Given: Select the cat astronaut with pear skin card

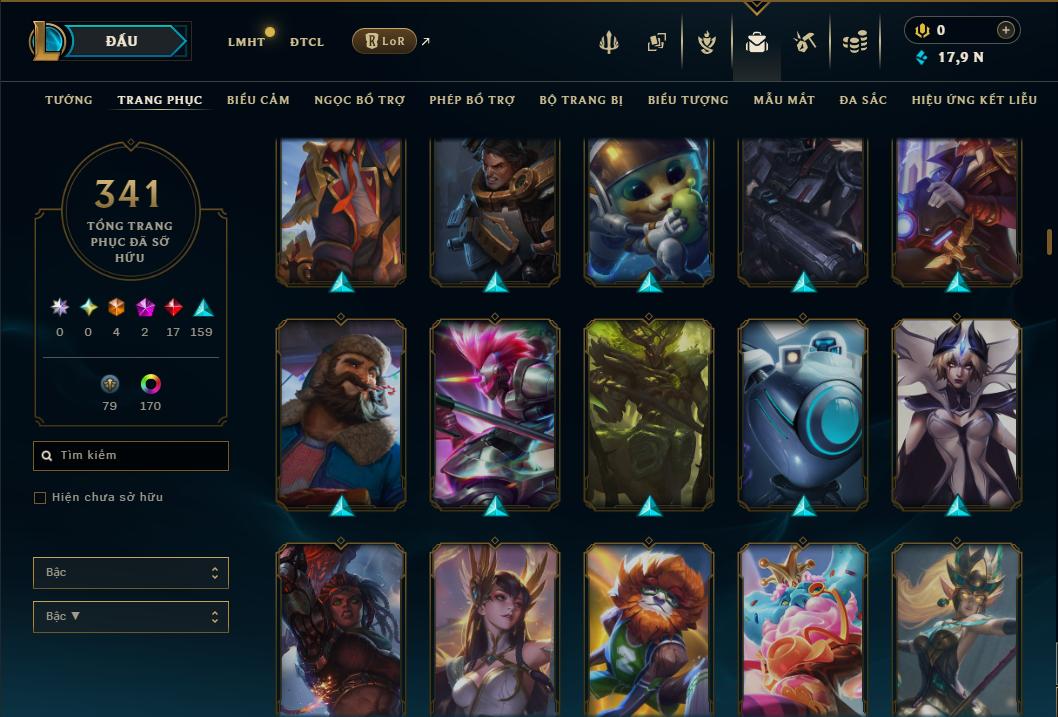Looking at the screenshot, I should point(649,210).
